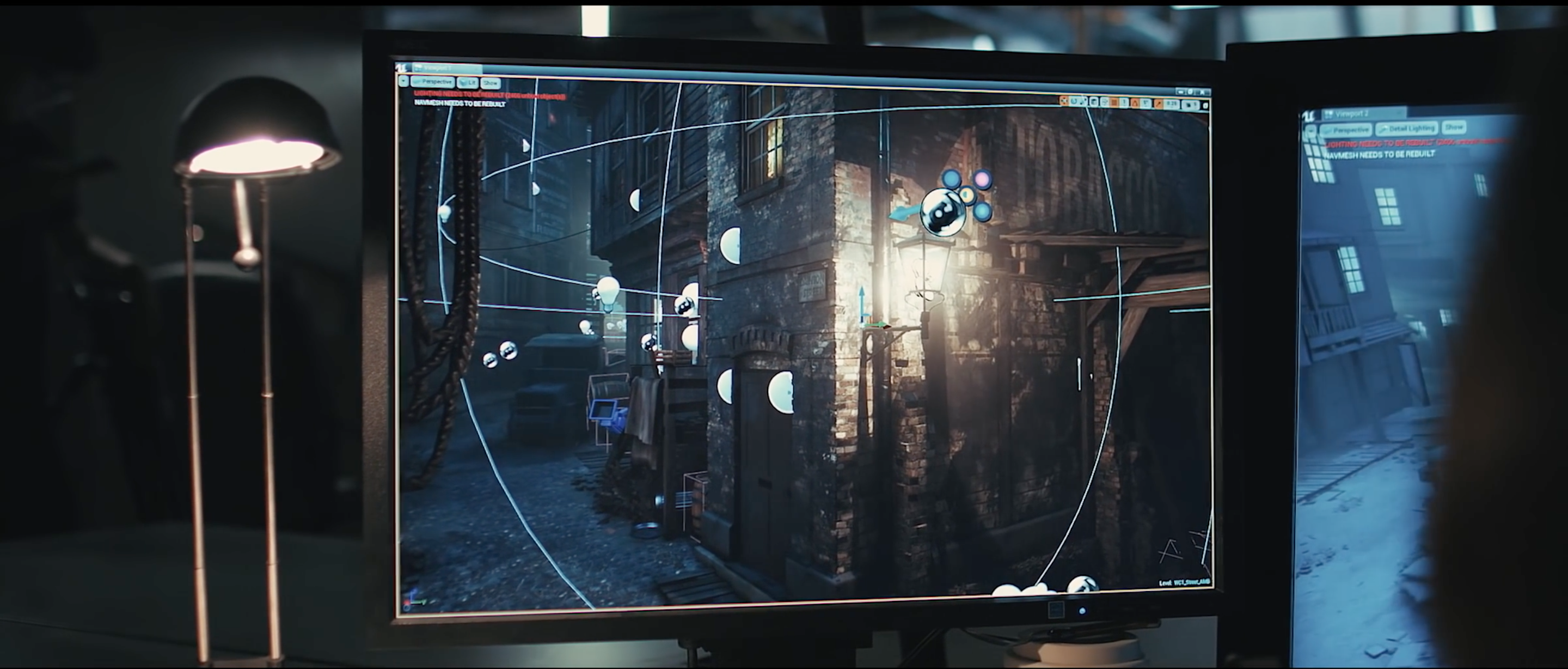Open the rotation snap angle value
This screenshot has width=1568, height=669.
click(x=1145, y=104)
